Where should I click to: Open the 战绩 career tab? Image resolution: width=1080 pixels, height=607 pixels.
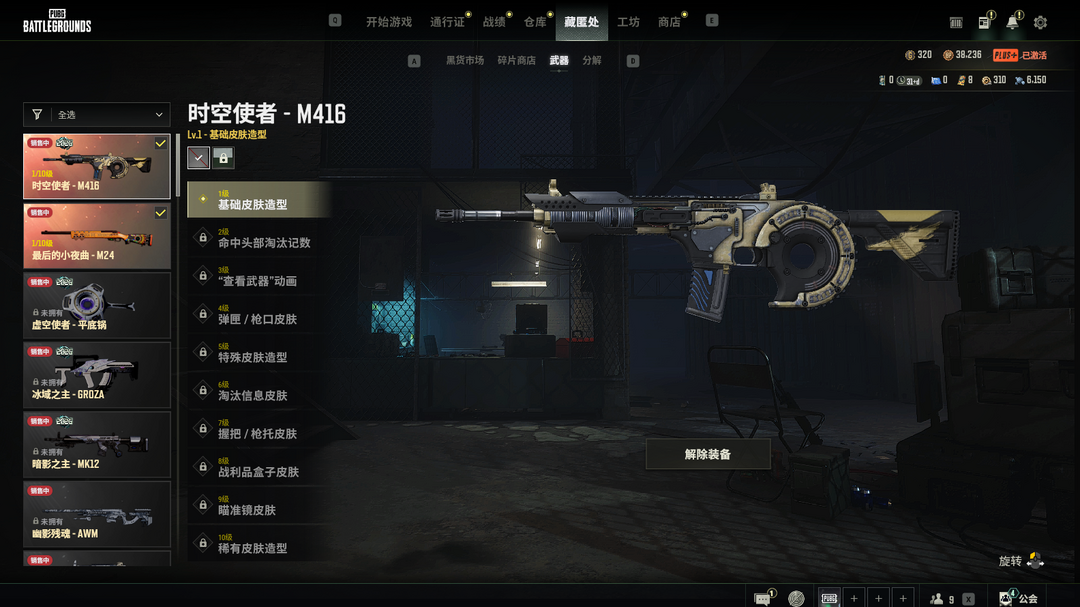[494, 22]
